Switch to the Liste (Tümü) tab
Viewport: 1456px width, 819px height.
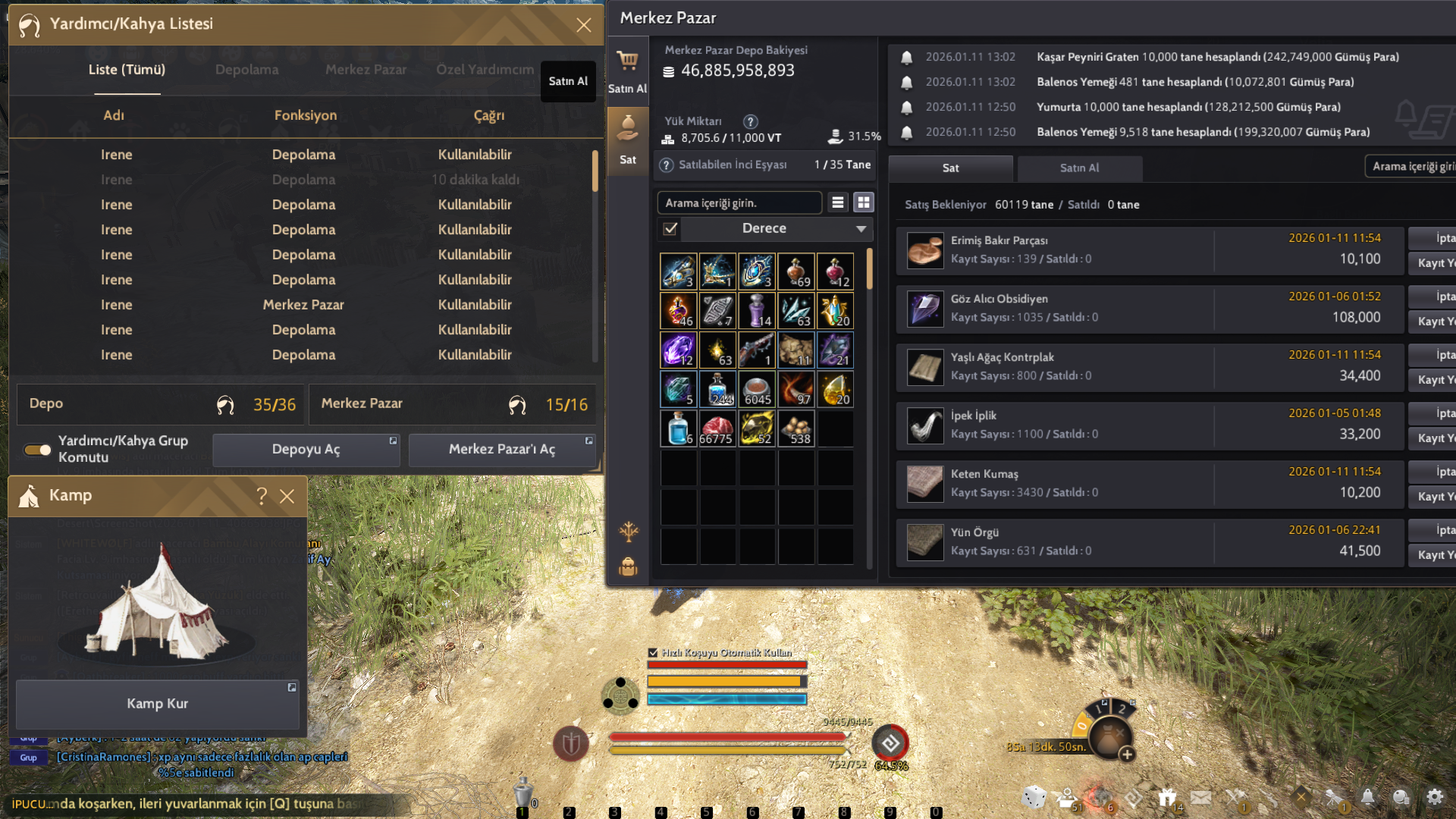click(x=127, y=70)
